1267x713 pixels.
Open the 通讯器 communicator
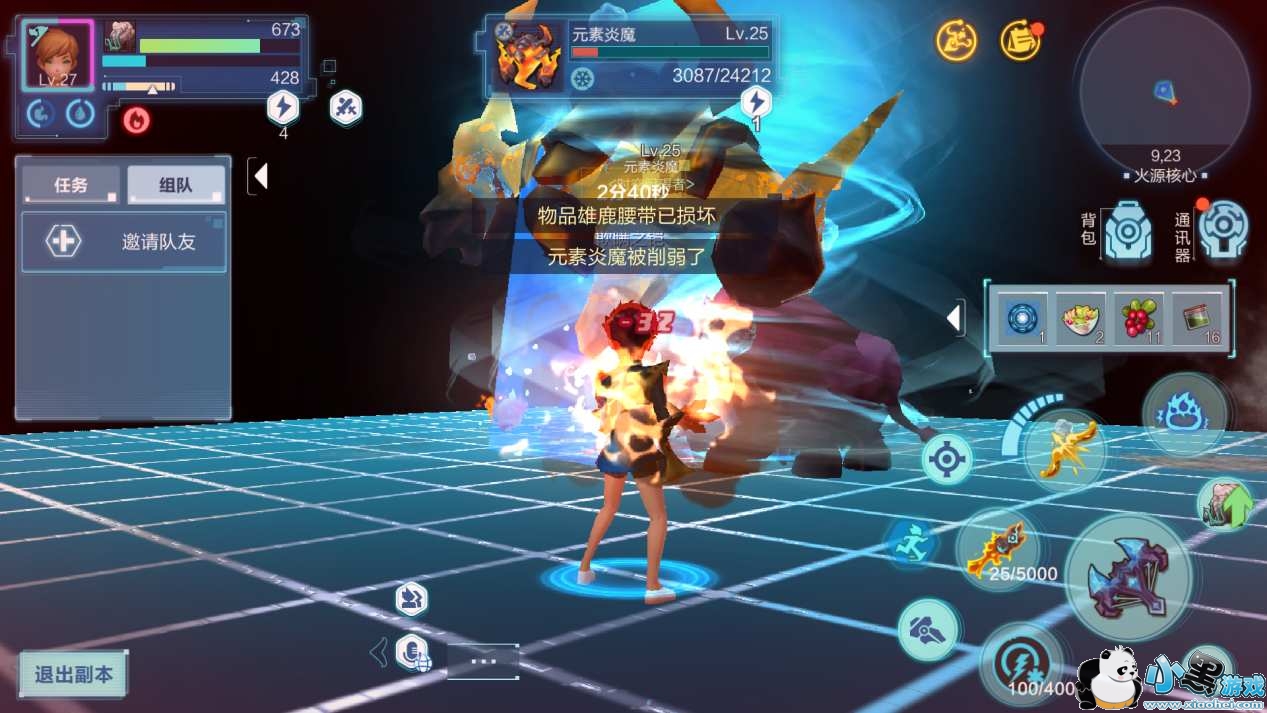[1223, 230]
